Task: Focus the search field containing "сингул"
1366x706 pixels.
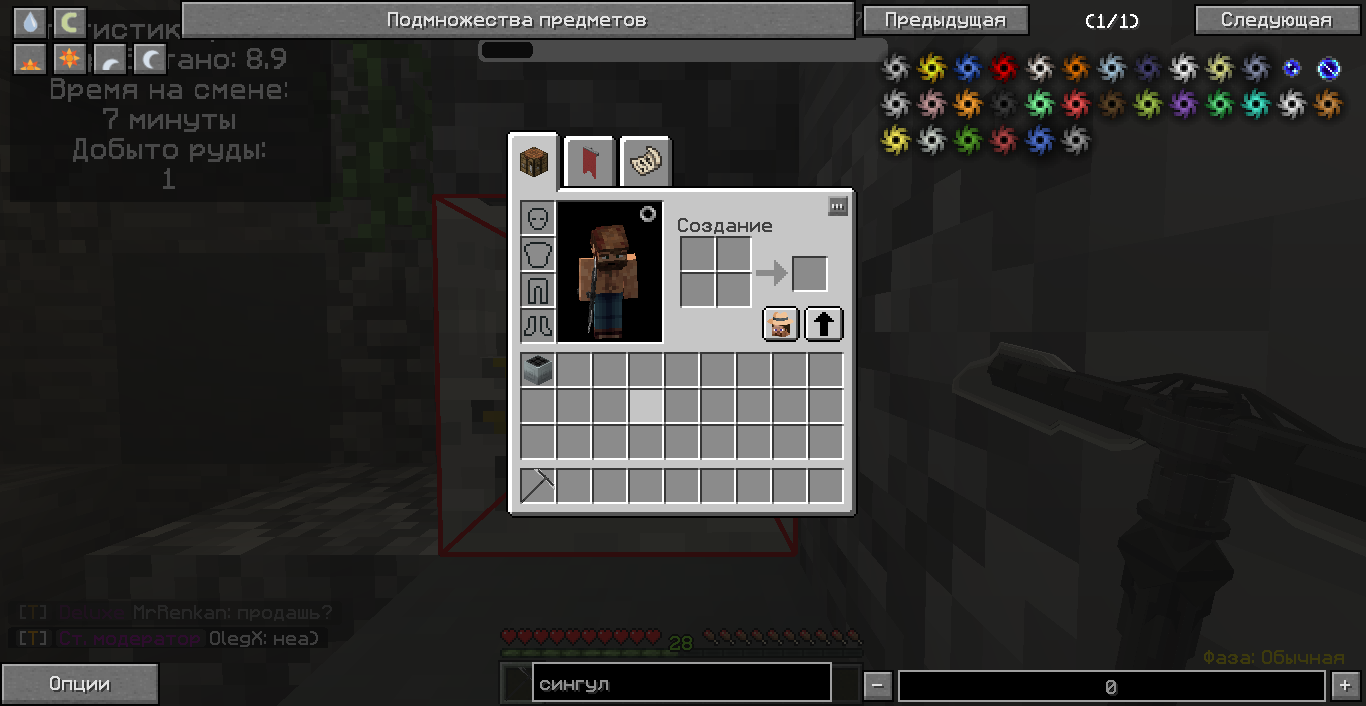Action: pos(681,684)
